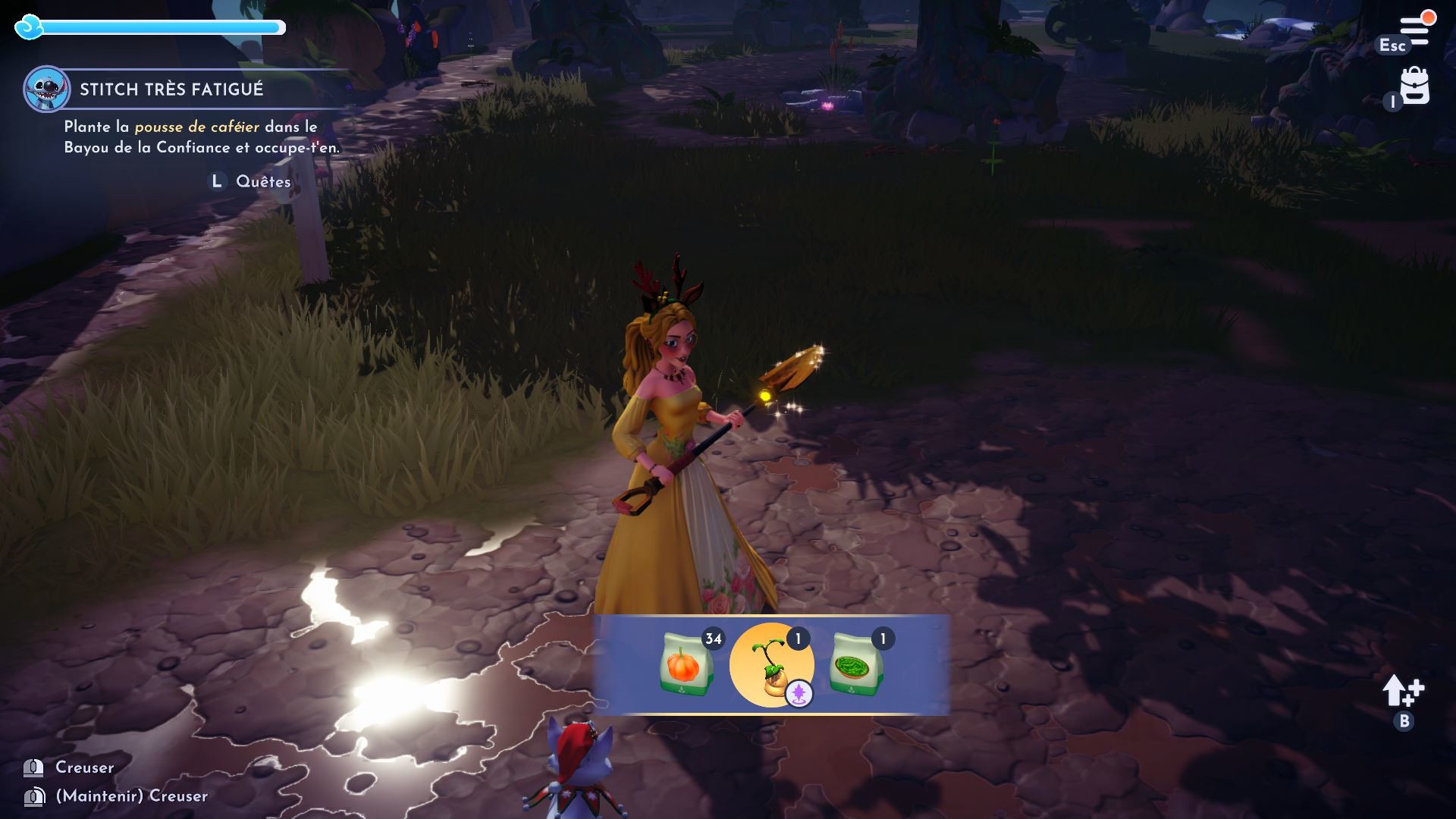
Task: Select the green seed bag slot
Action: pyautogui.click(x=855, y=664)
